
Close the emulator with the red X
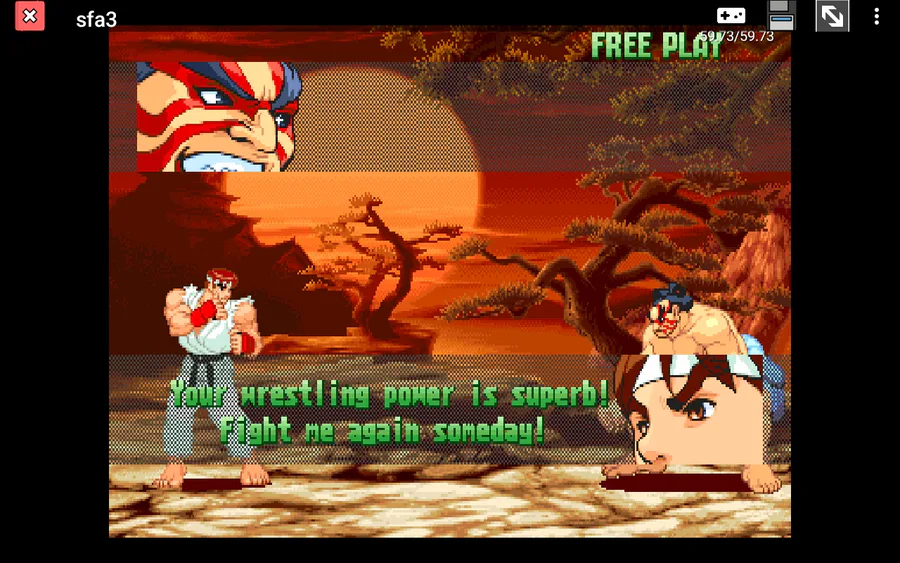tap(30, 16)
